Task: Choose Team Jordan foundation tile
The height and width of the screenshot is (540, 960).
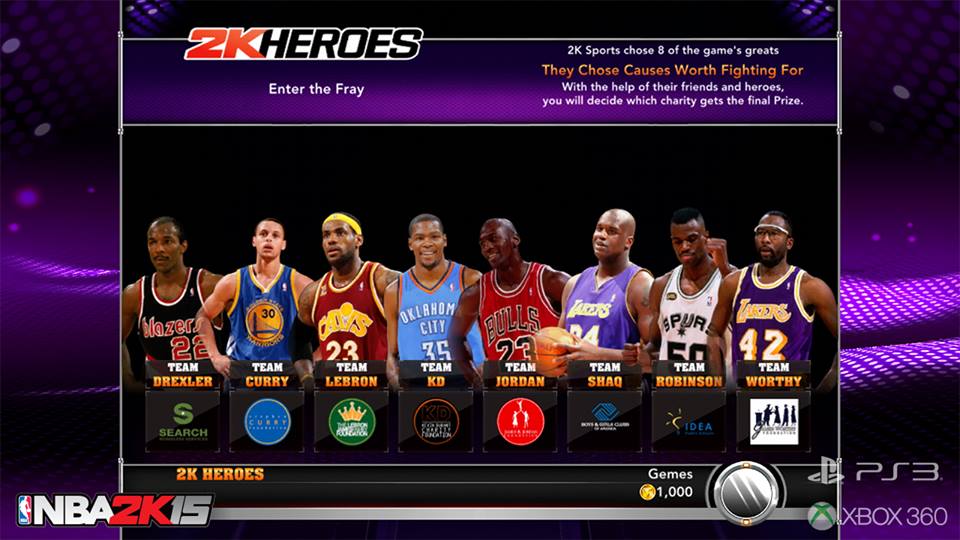Action: [x=521, y=421]
